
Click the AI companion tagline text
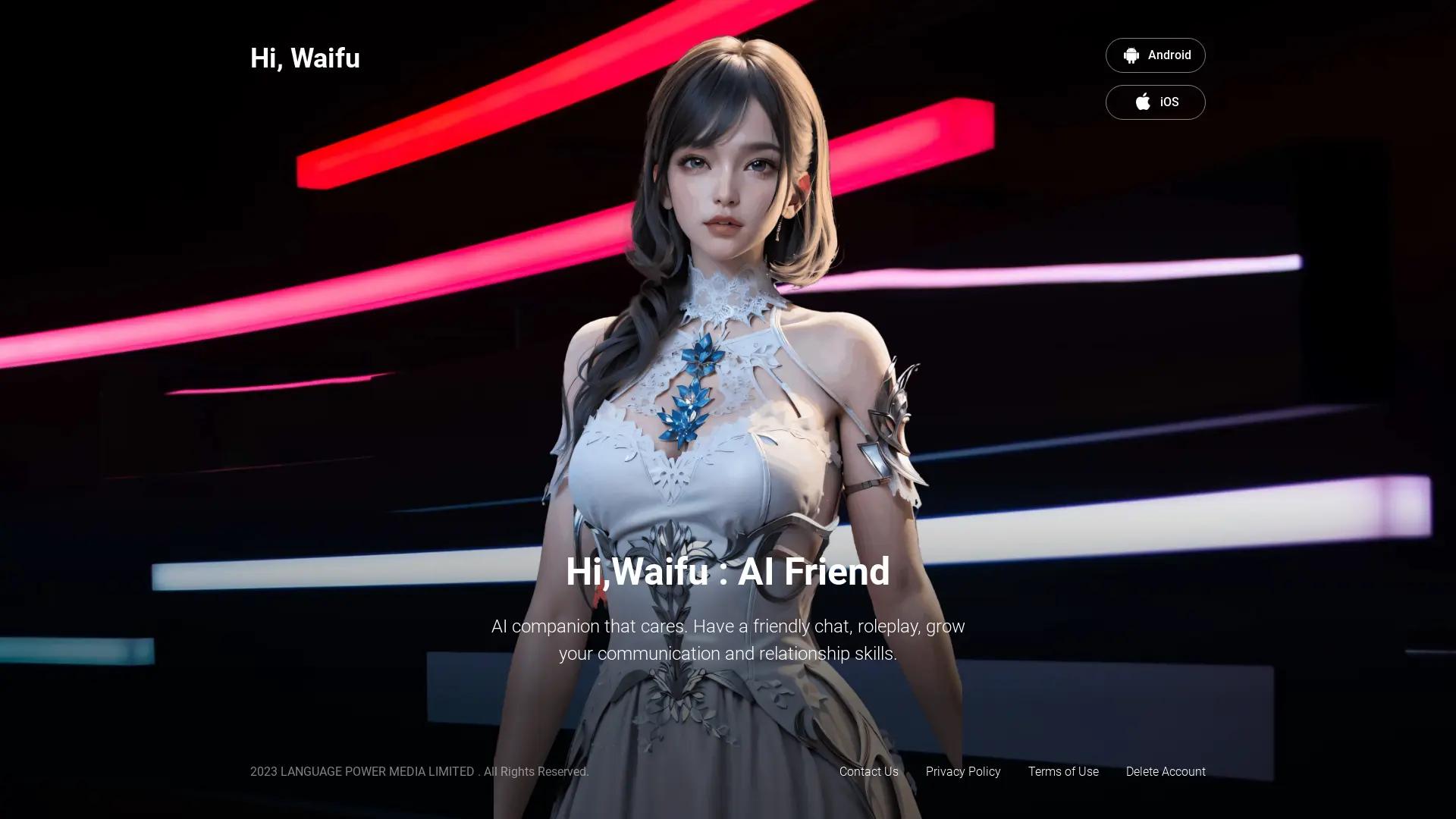coord(728,639)
